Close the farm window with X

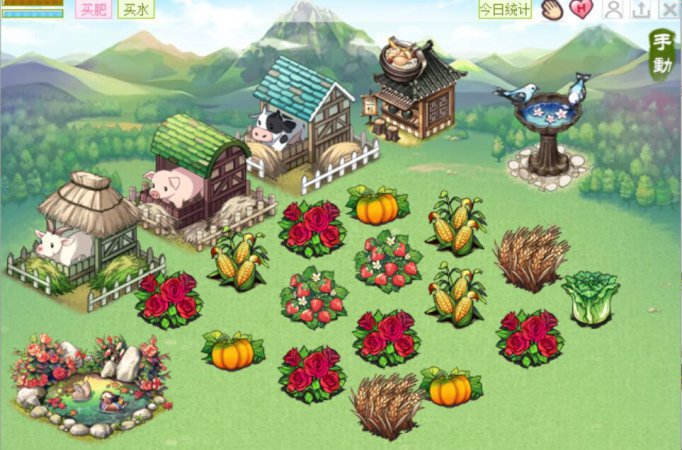pos(670,9)
